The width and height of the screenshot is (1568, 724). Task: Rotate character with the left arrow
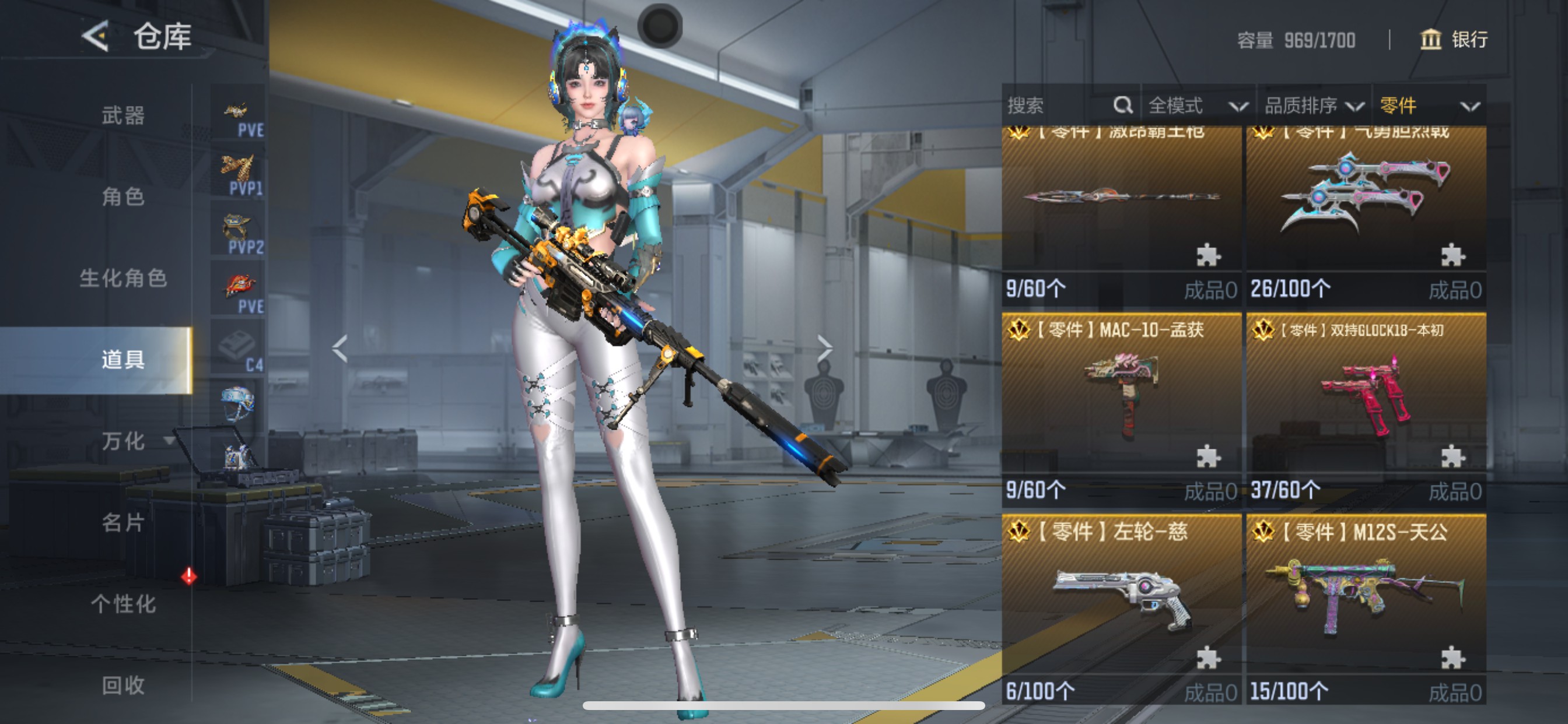tap(339, 349)
